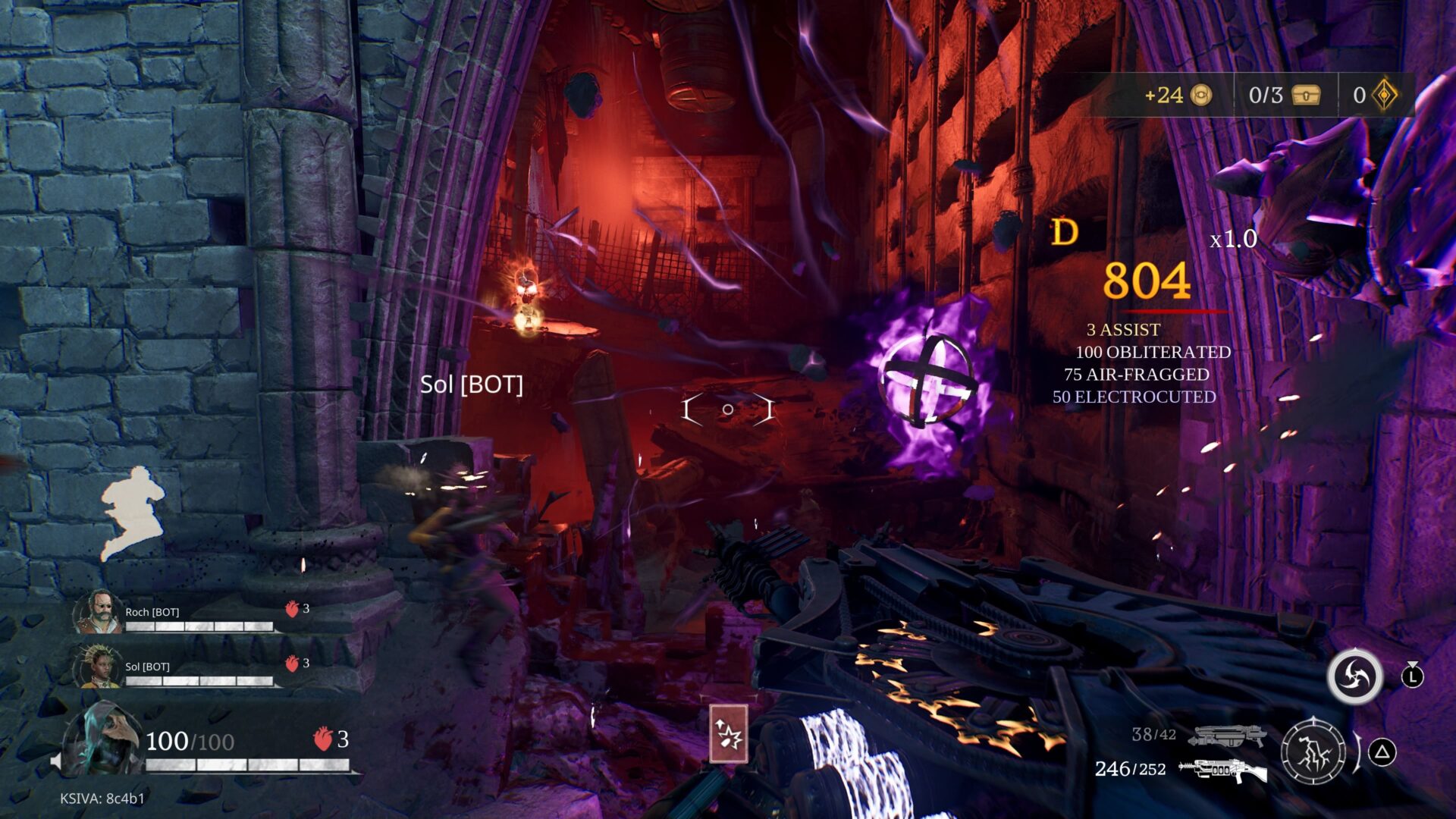Select Sol [BOT] teammate portrait
The image size is (1456, 819).
tap(98, 667)
